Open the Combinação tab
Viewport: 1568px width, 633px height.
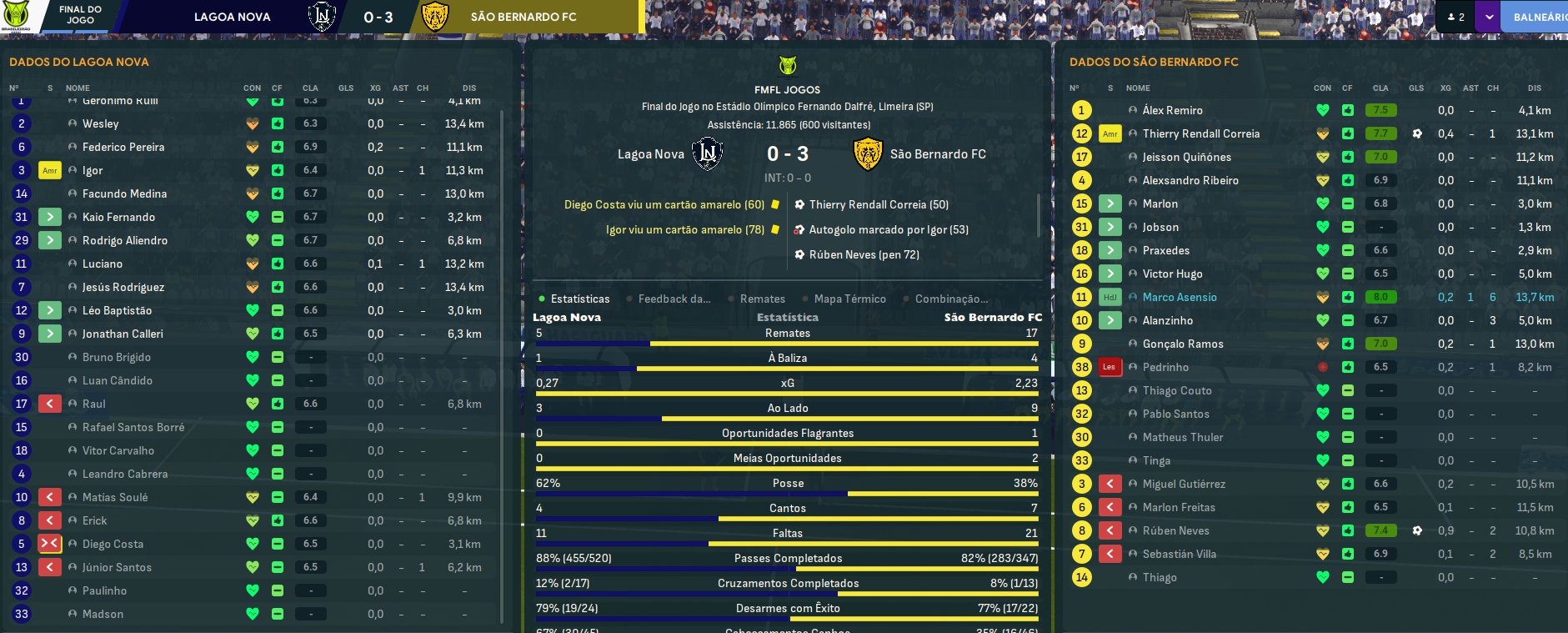click(951, 299)
